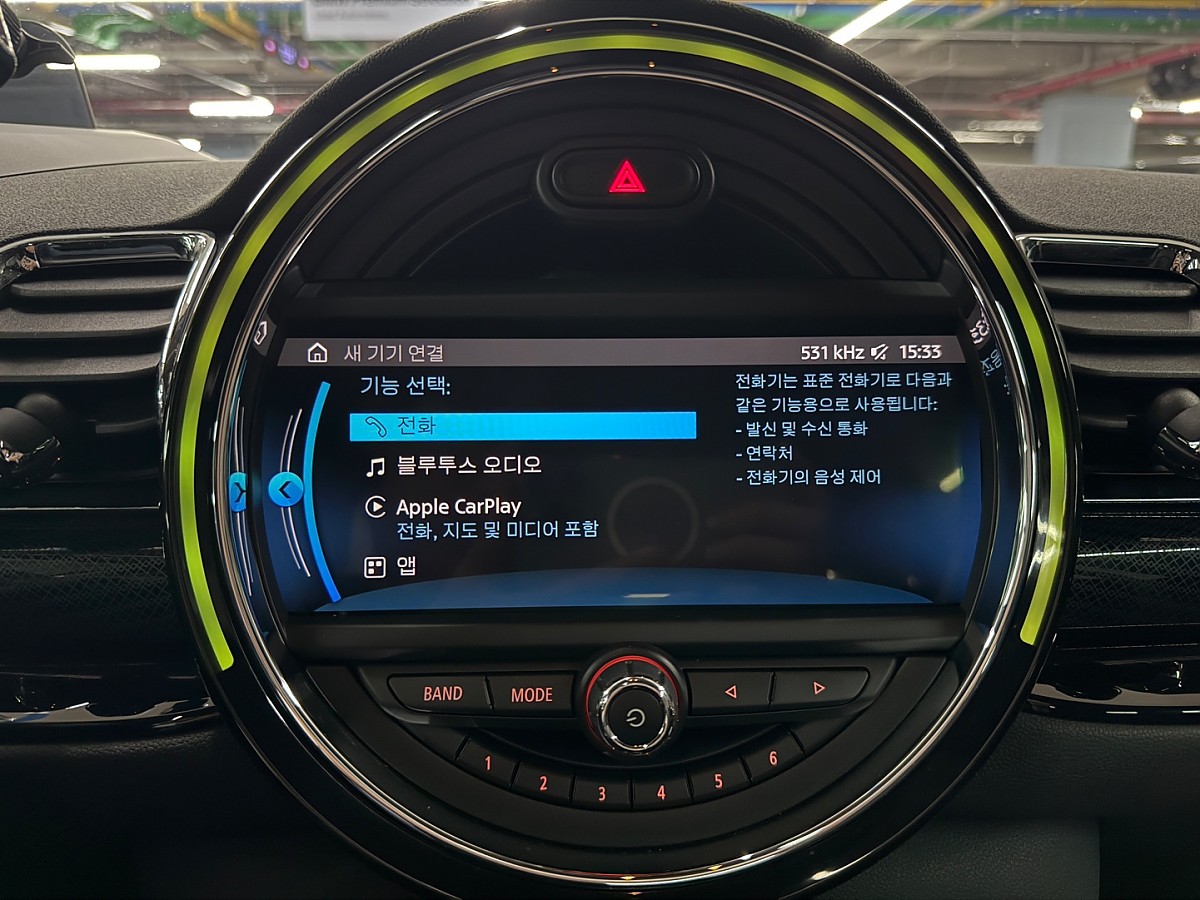Tap the BAND button
This screenshot has width=1200, height=900.
442,693
